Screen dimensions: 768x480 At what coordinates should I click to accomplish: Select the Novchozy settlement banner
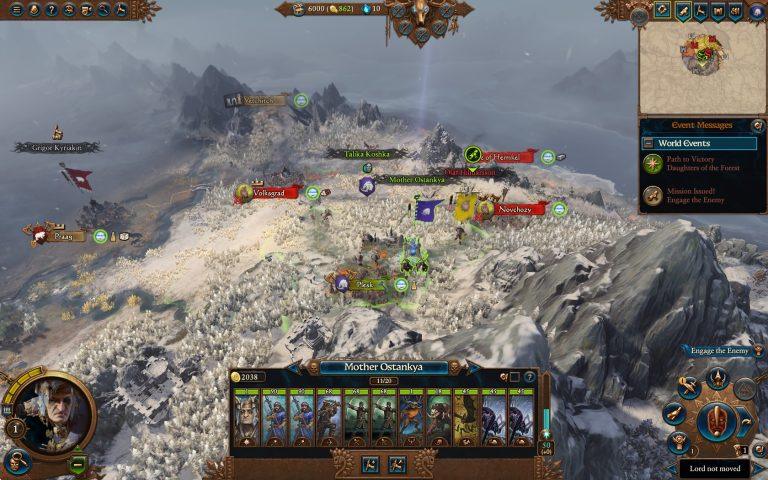520,209
